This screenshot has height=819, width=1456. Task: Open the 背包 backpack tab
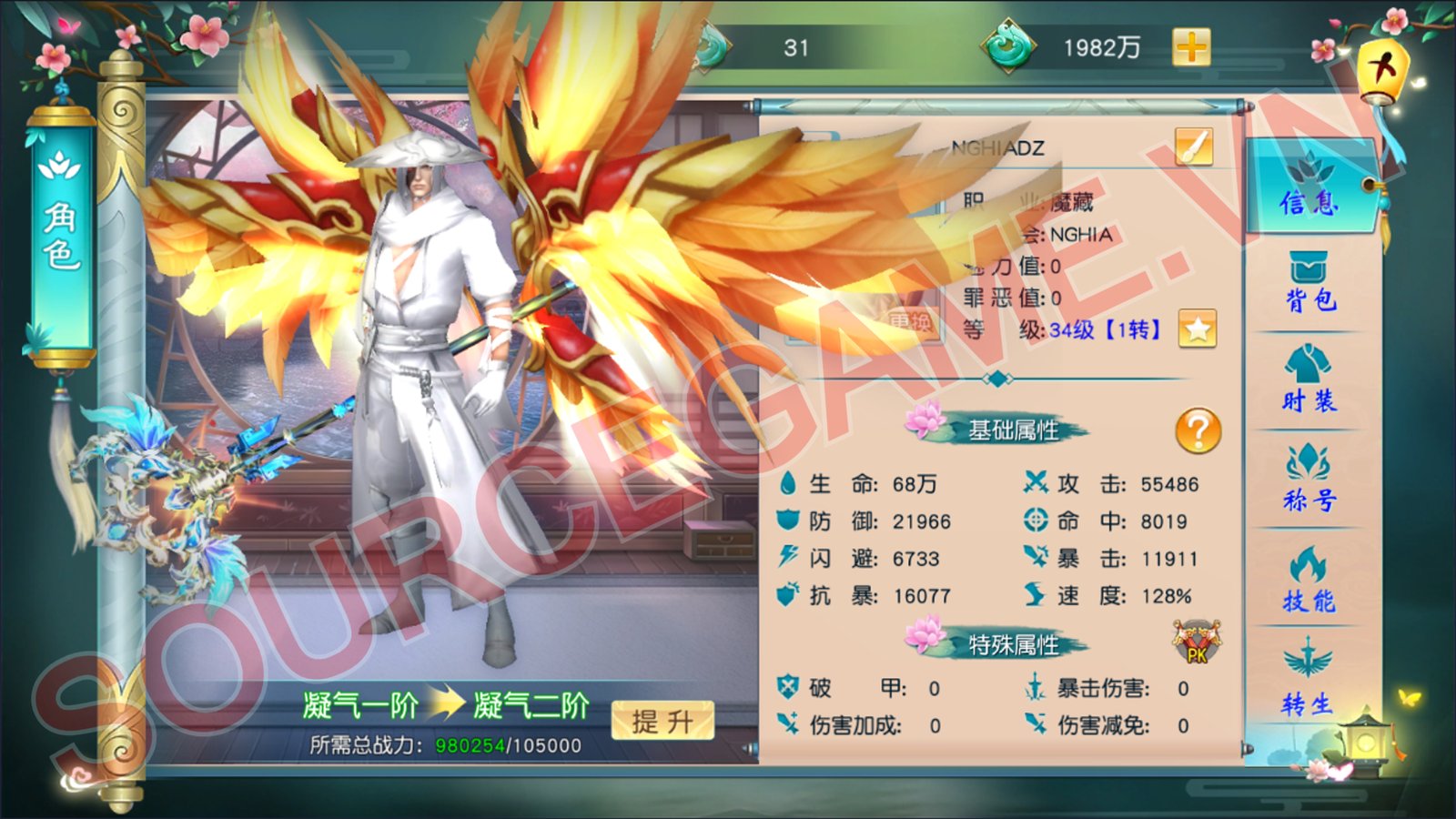click(x=1310, y=283)
